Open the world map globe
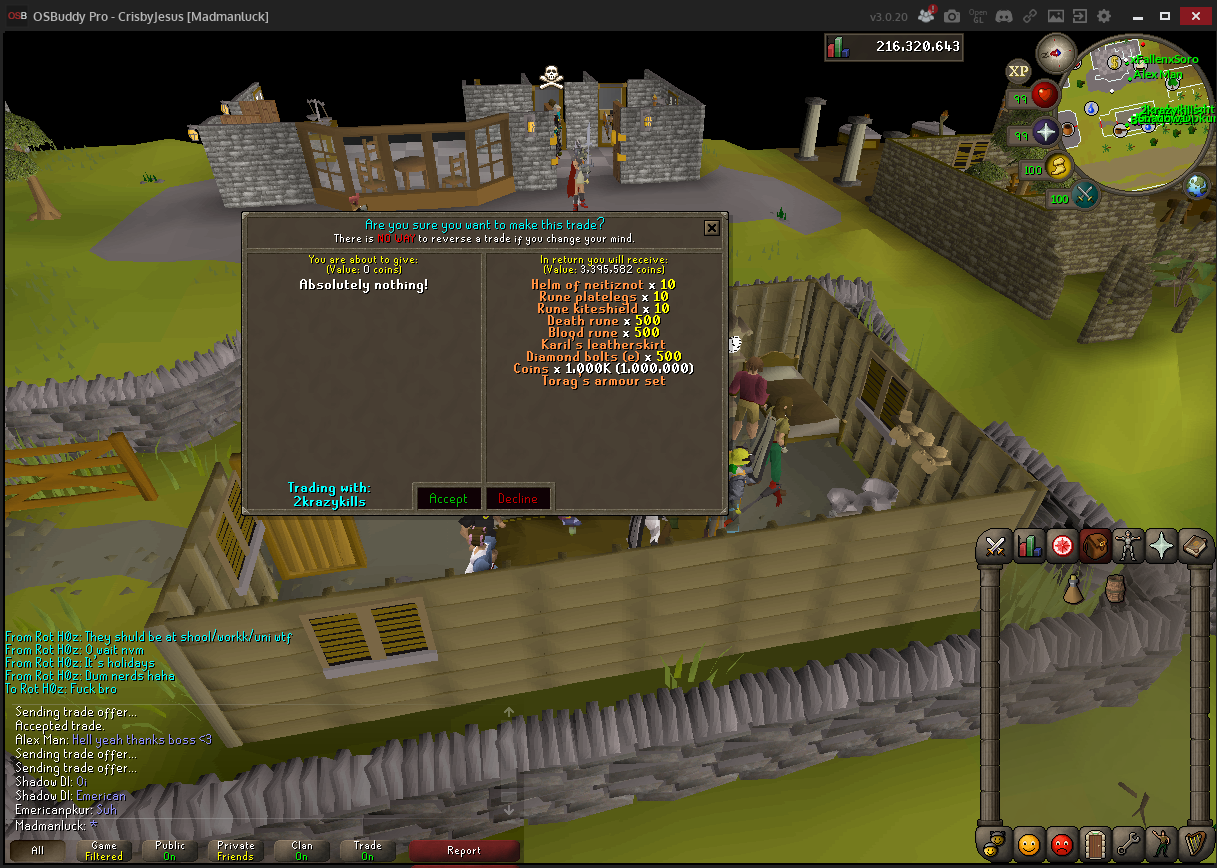Screen dimensions: 1217x868 pyautogui.click(x=1197, y=185)
